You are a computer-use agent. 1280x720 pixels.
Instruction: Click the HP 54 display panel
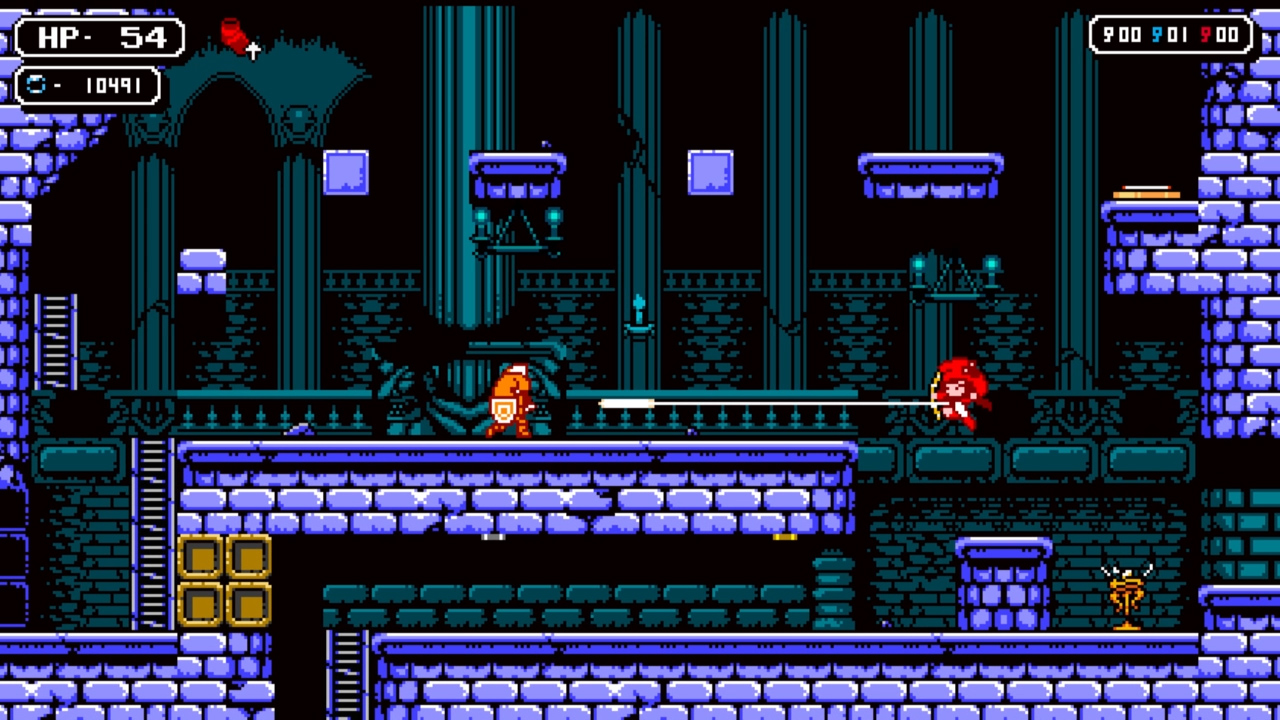point(100,36)
